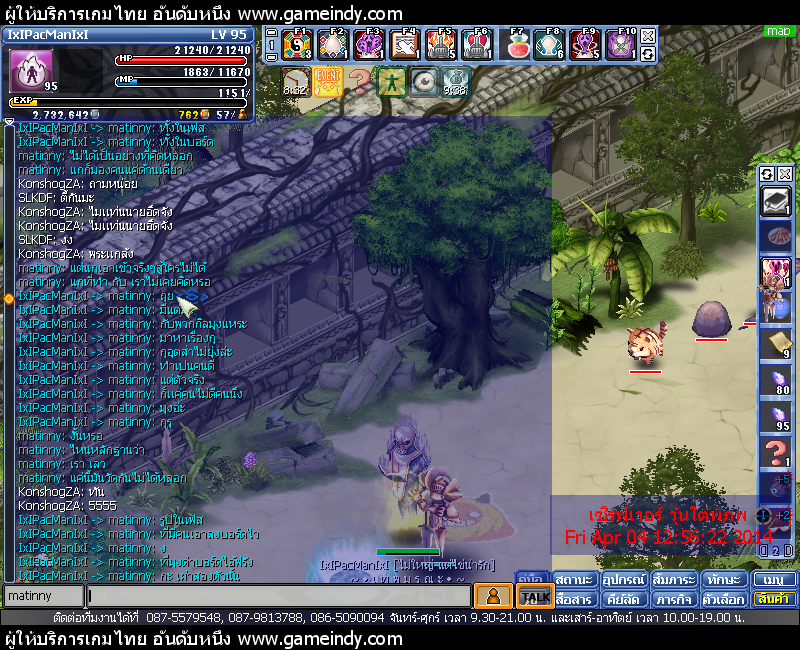This screenshot has width=800, height=650.
Task: Click the TALK chat mode button
Action: point(535,597)
